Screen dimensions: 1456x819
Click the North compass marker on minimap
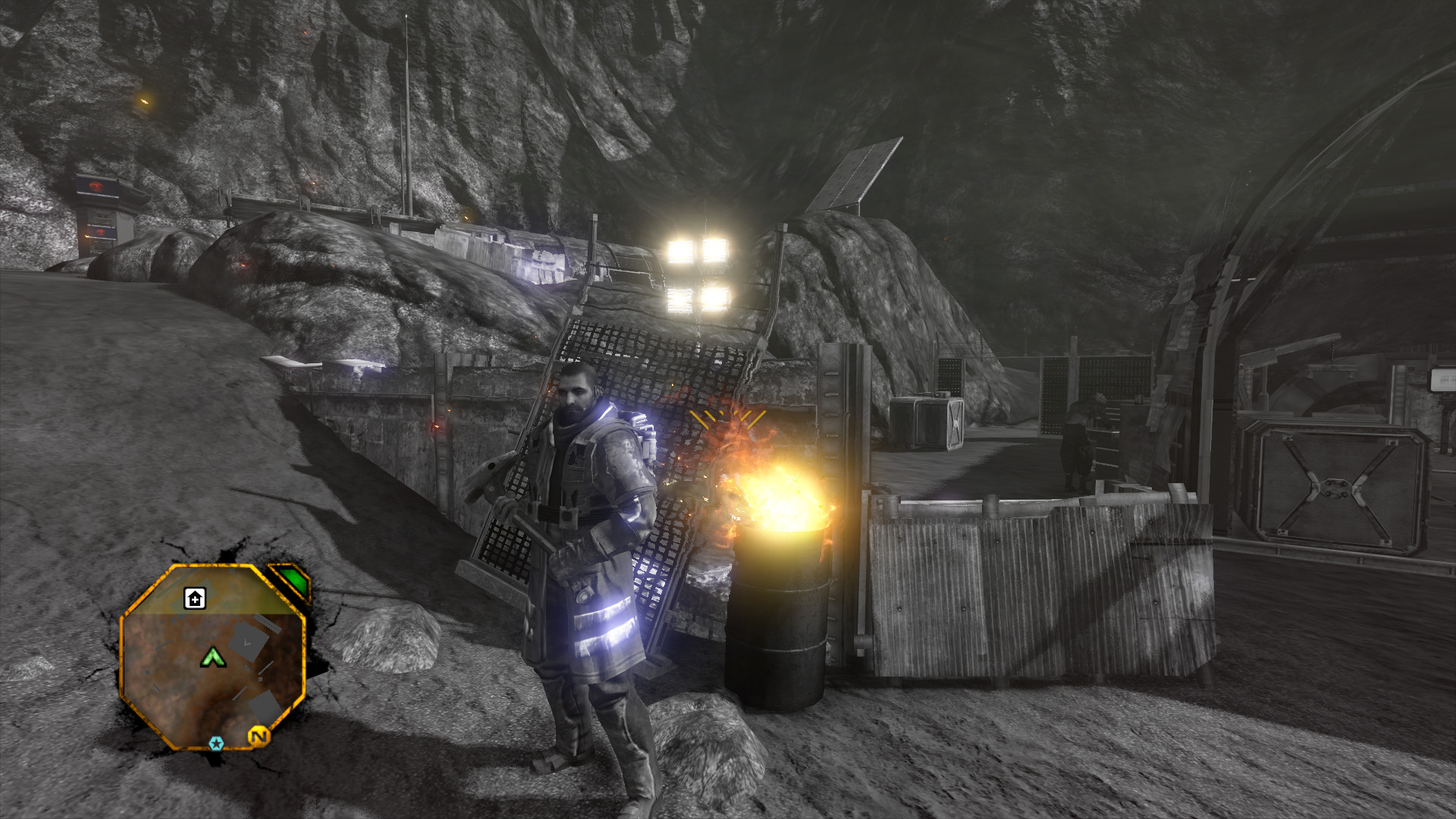pyautogui.click(x=259, y=736)
